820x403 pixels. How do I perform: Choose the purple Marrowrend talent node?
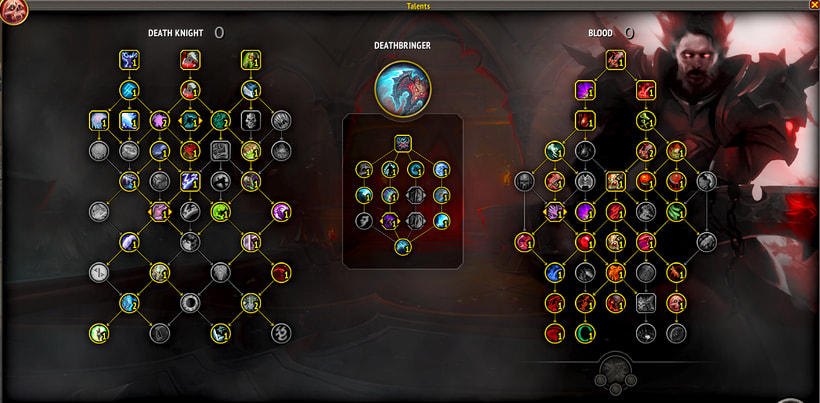tap(584, 91)
